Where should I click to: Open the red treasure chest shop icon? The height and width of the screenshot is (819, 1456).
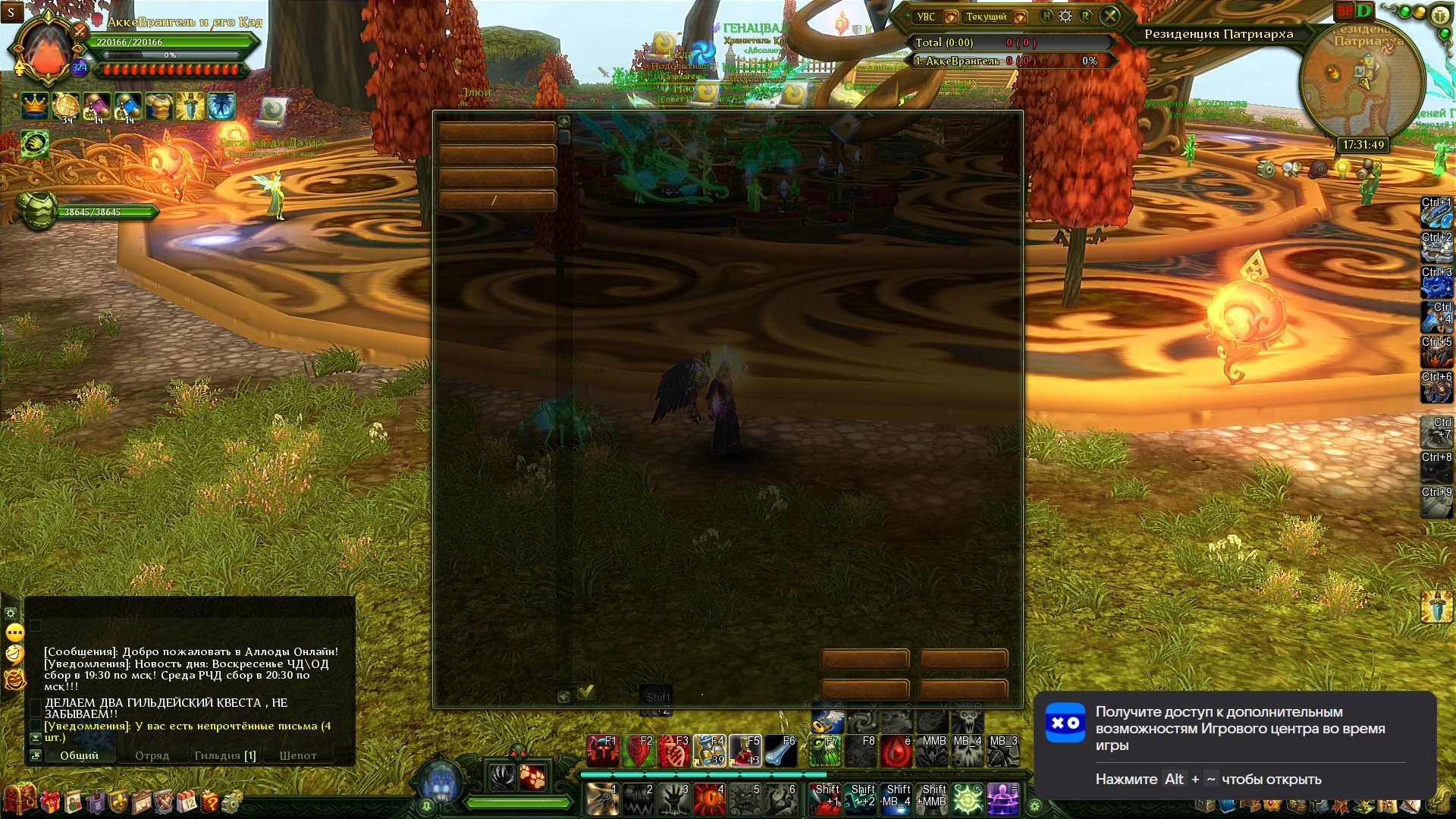coord(19,800)
